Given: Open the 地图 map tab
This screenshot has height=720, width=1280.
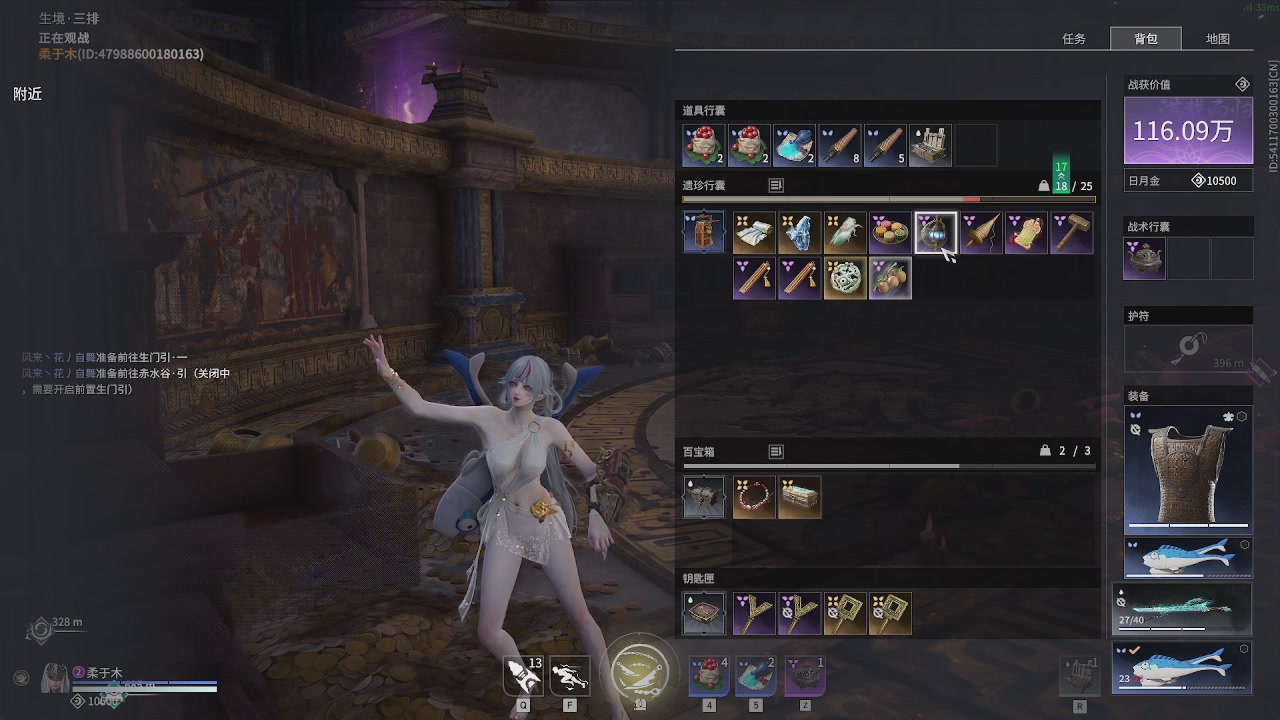Looking at the screenshot, I should tap(1217, 39).
